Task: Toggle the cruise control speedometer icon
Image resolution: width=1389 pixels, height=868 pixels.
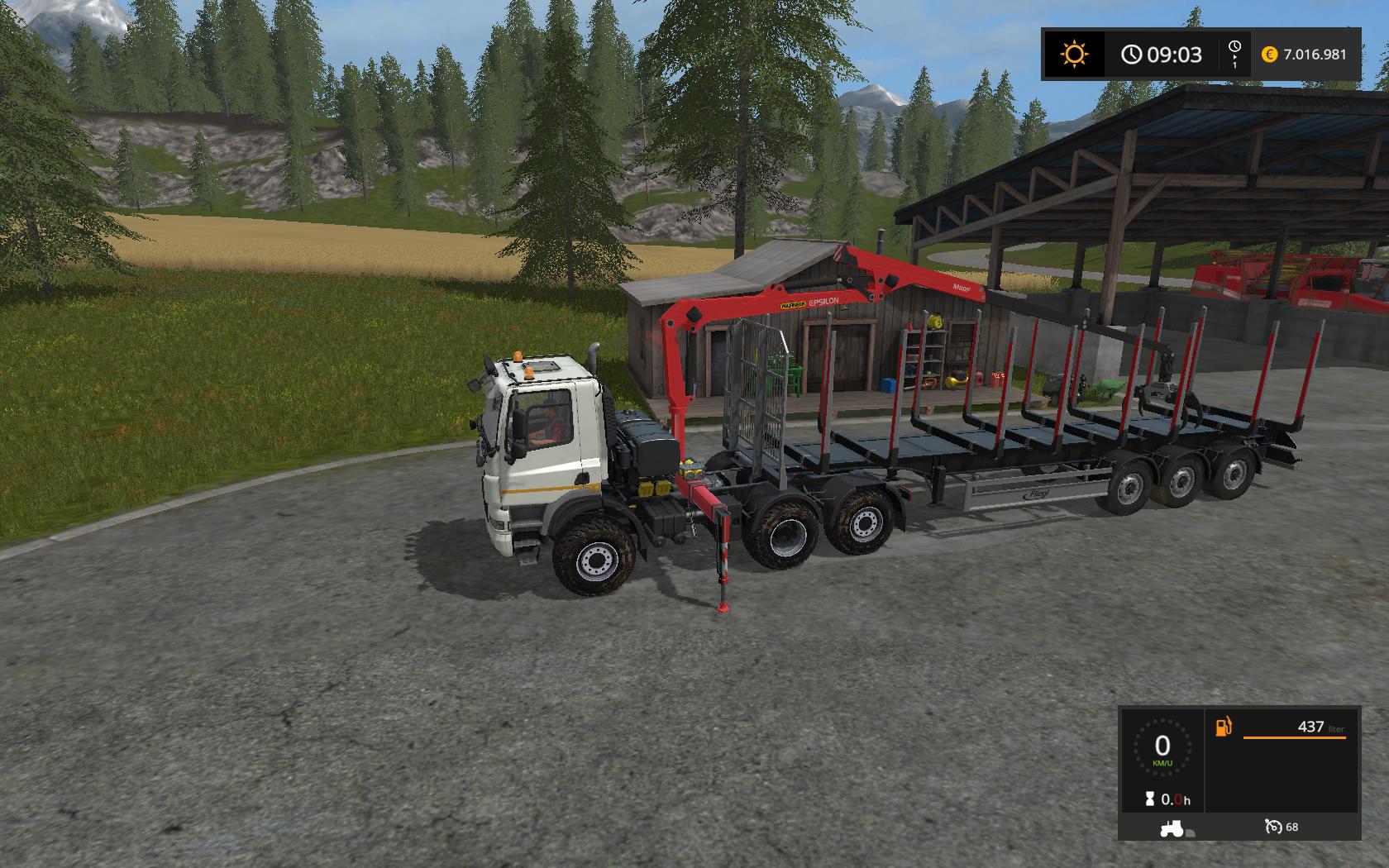Action: pyautogui.click(x=1272, y=827)
